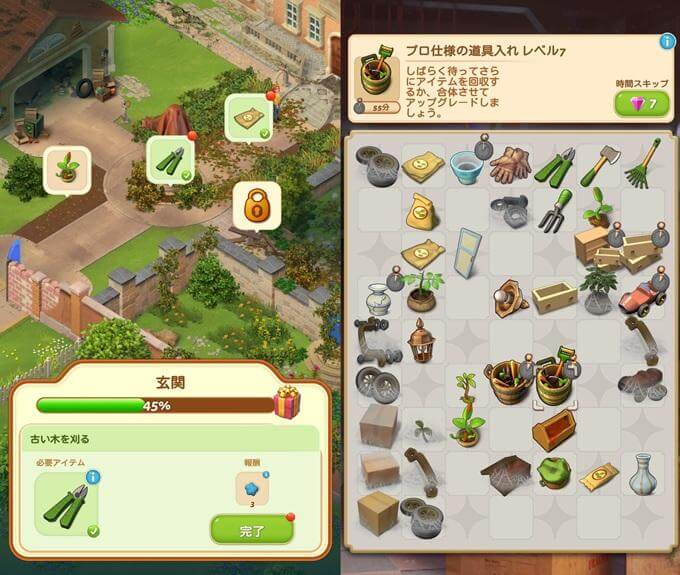Screen dimensions: 680x575
Task: Open the potted seedling task bubble
Action: tap(68, 169)
